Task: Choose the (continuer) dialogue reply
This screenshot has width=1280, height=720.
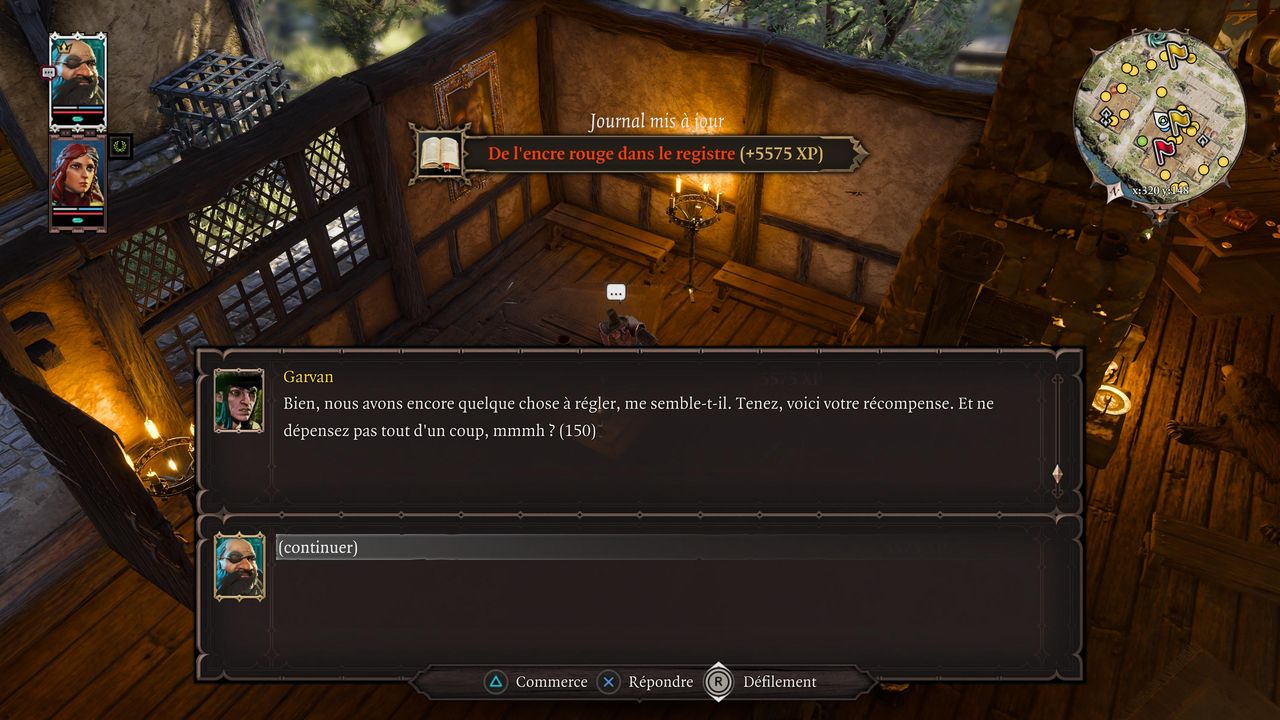Action: tap(318, 547)
